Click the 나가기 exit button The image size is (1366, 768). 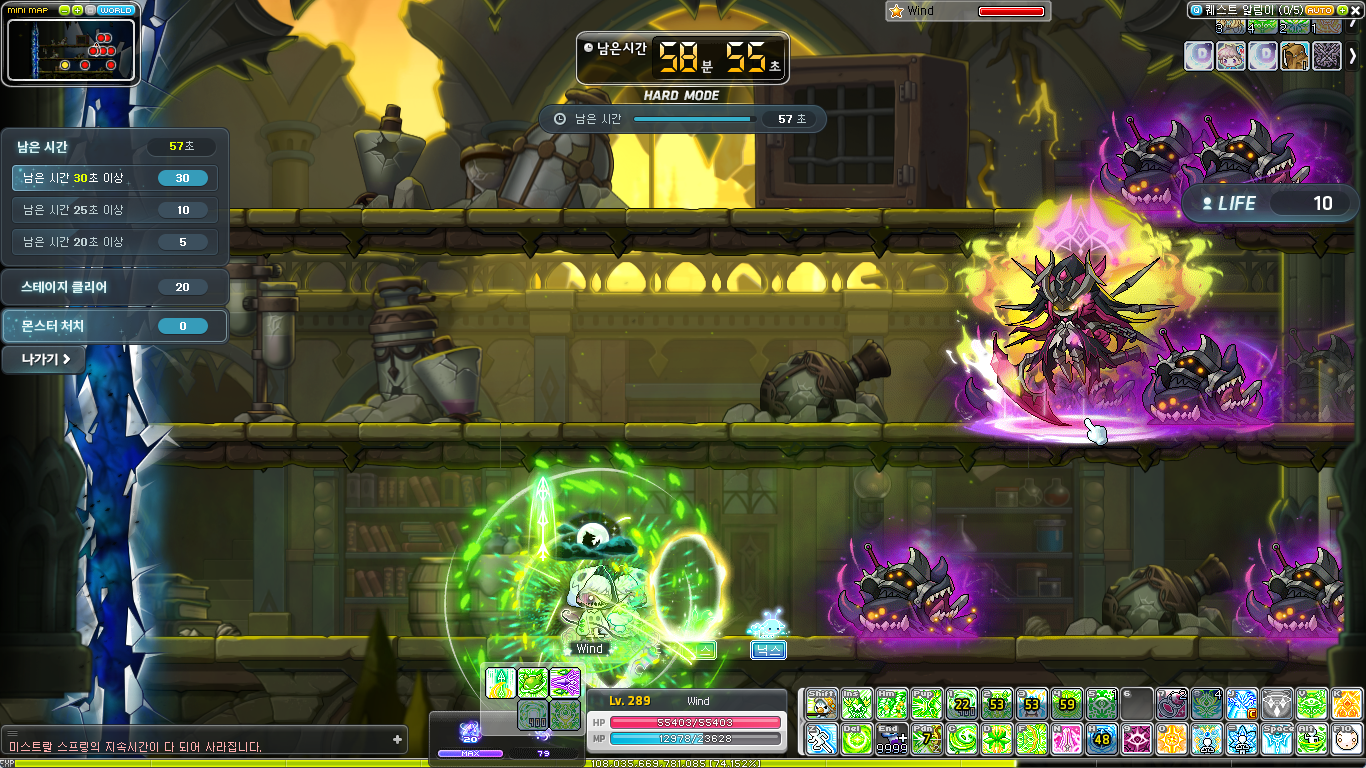click(x=43, y=359)
